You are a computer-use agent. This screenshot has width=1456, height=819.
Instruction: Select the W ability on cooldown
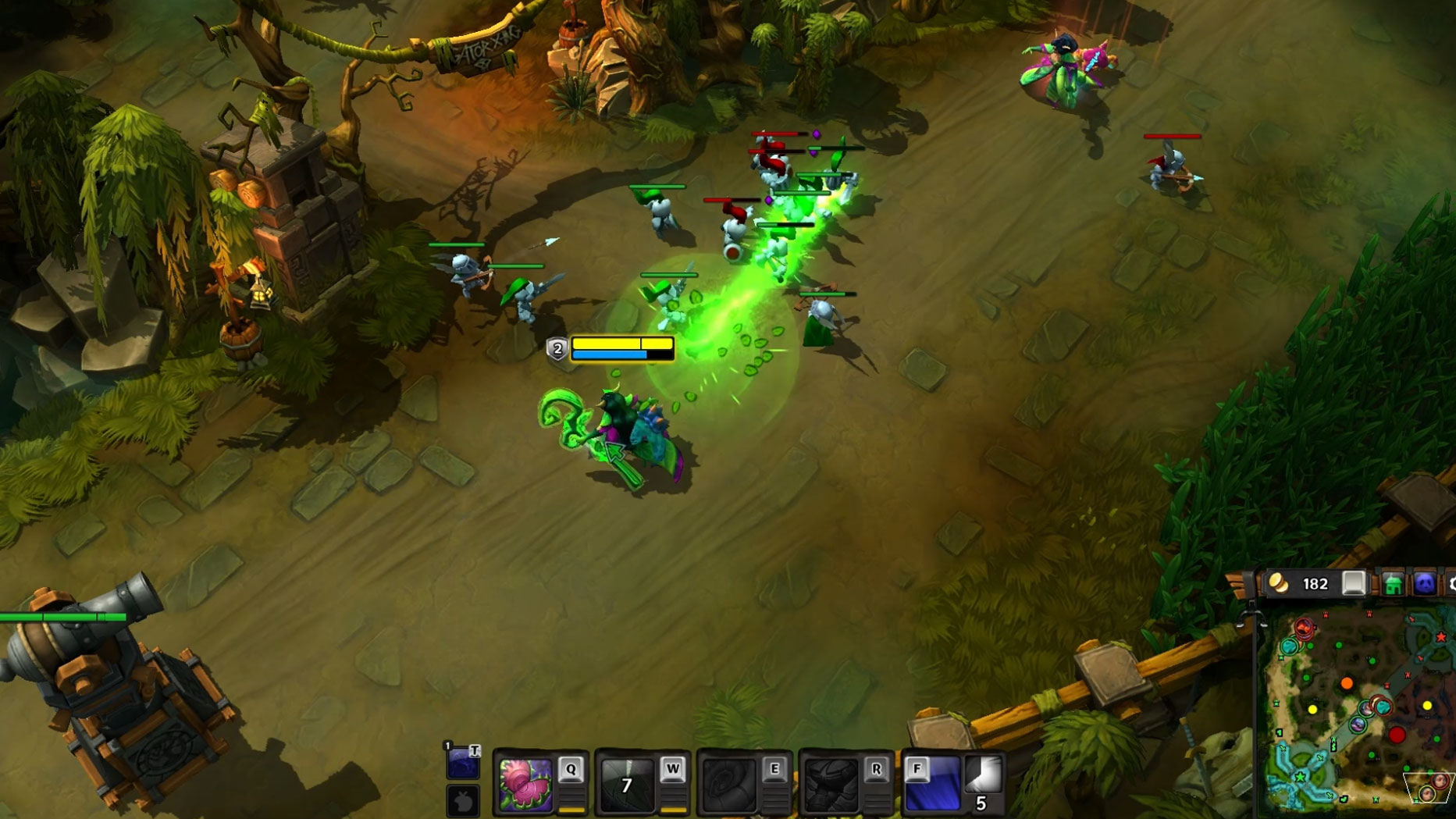(x=626, y=784)
